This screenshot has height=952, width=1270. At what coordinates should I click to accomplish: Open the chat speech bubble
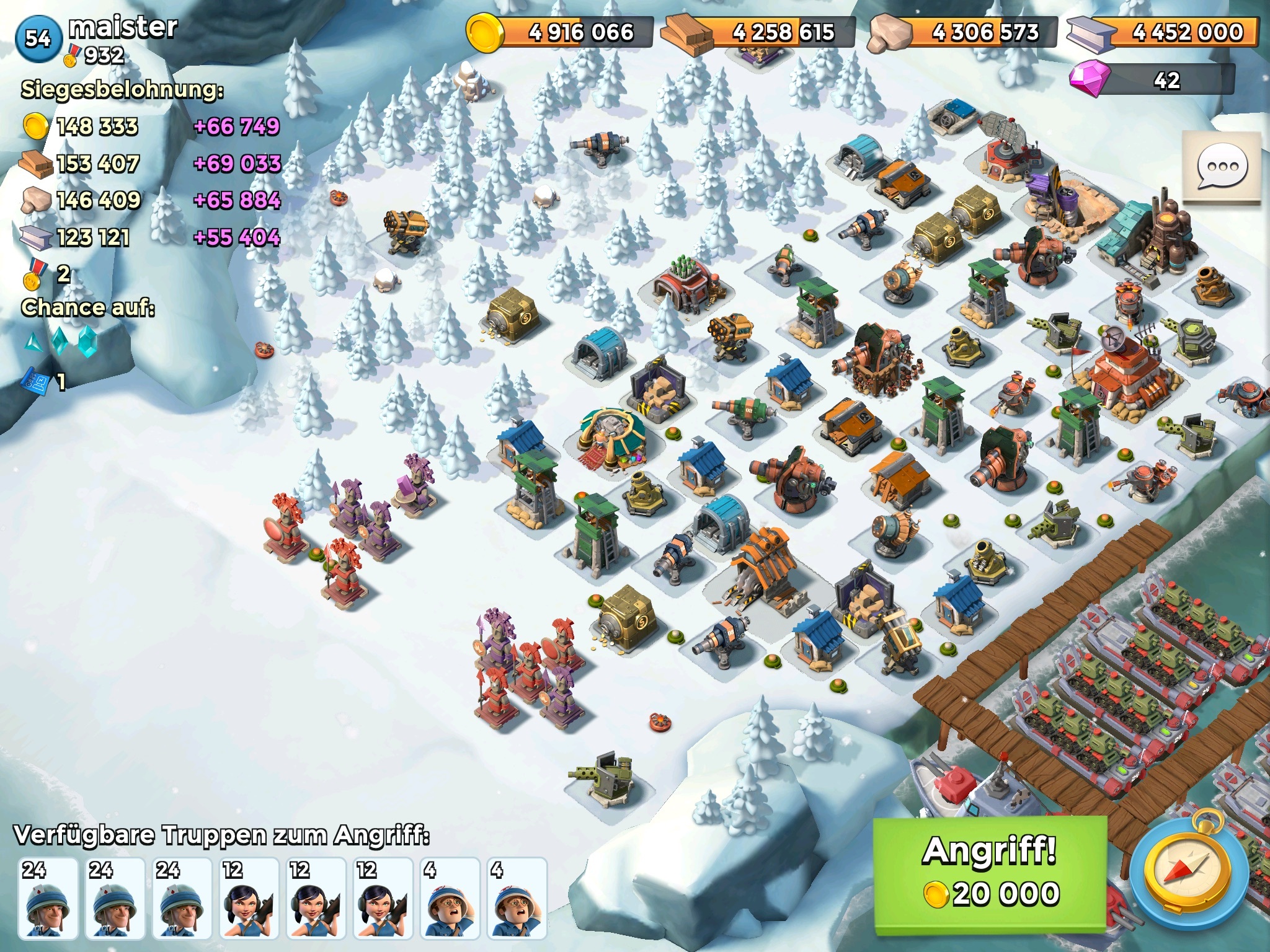click(x=1222, y=167)
